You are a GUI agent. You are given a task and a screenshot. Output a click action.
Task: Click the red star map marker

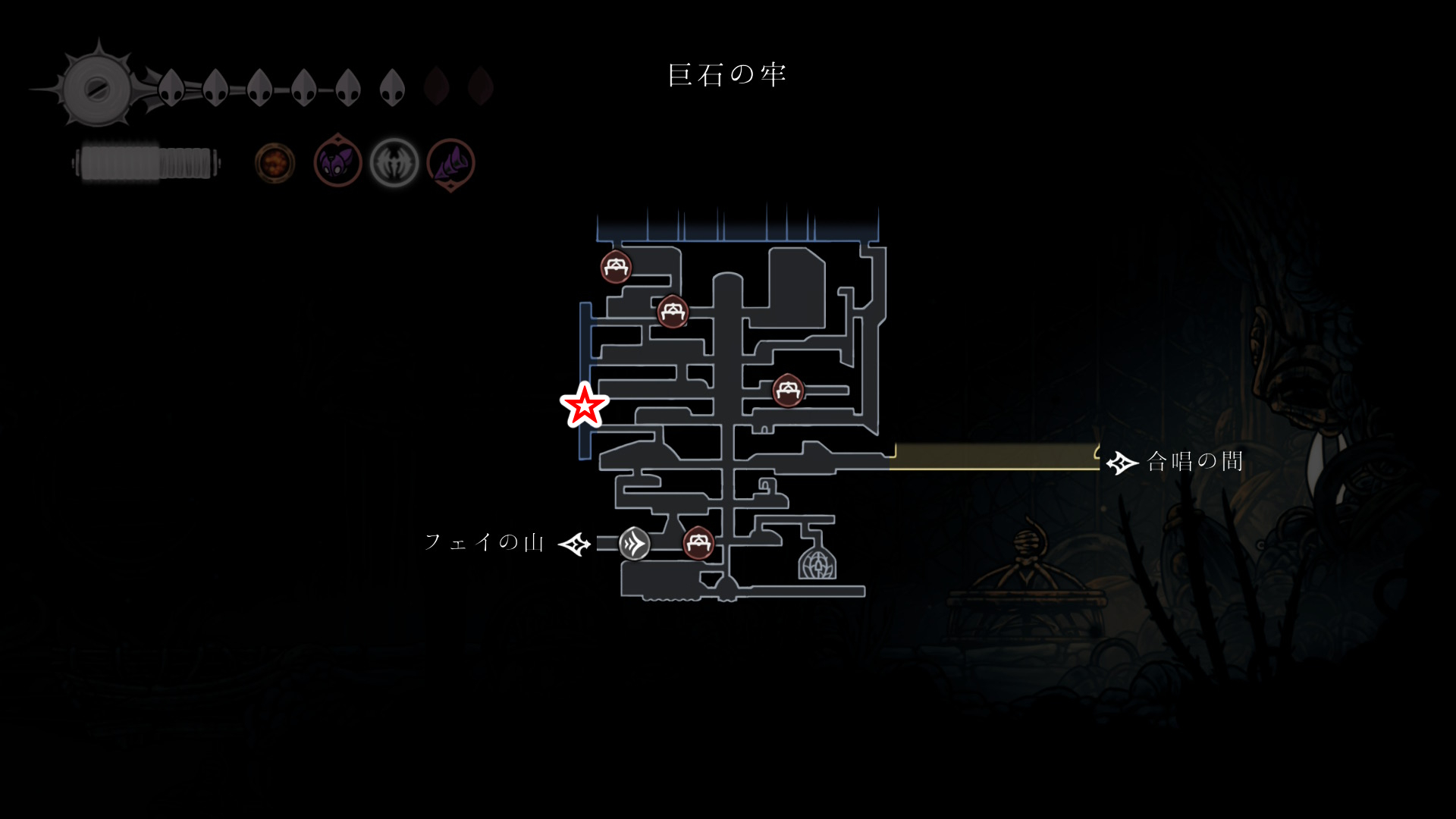(x=584, y=406)
